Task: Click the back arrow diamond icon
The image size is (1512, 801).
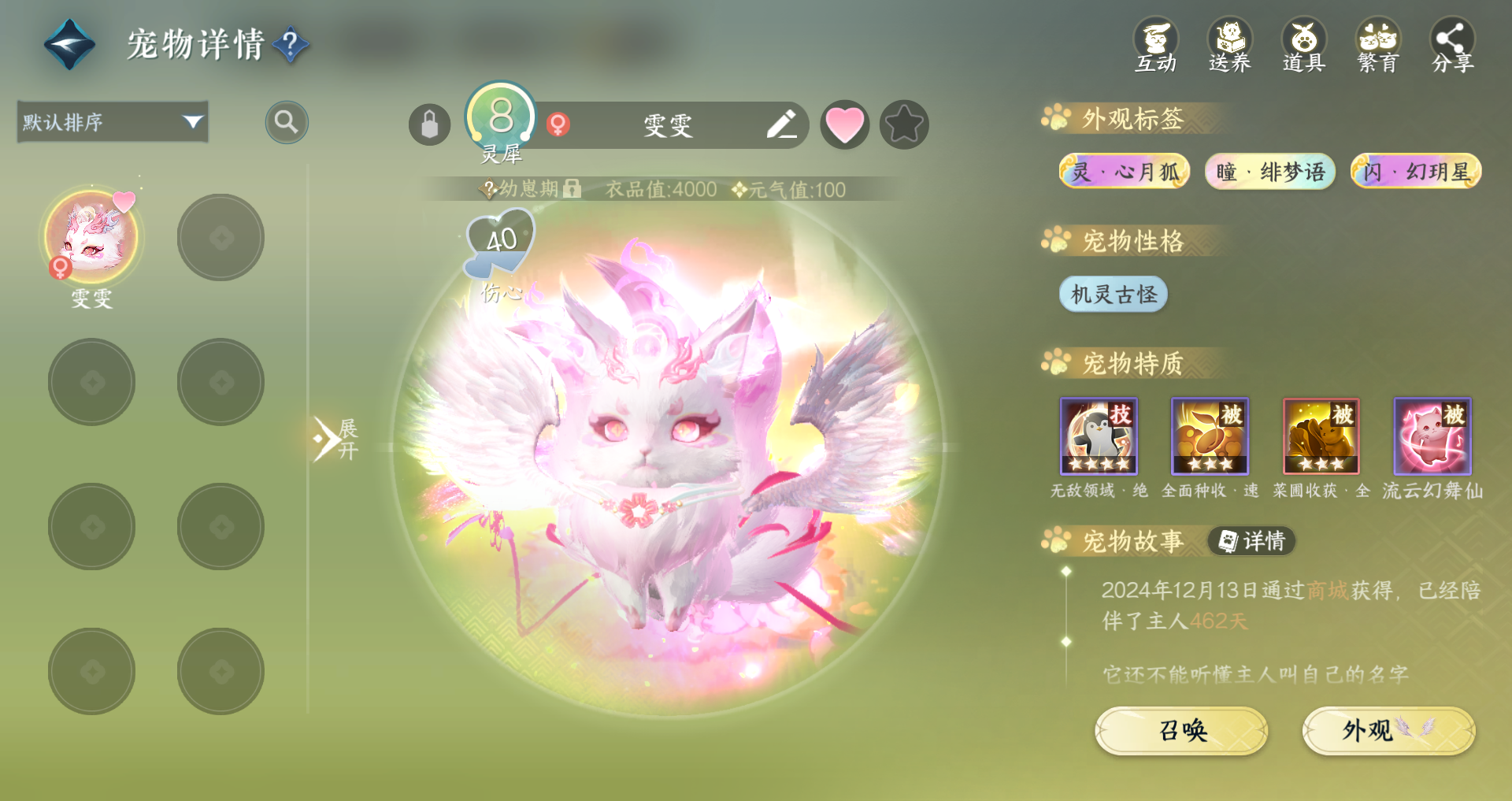Action: 69,44
